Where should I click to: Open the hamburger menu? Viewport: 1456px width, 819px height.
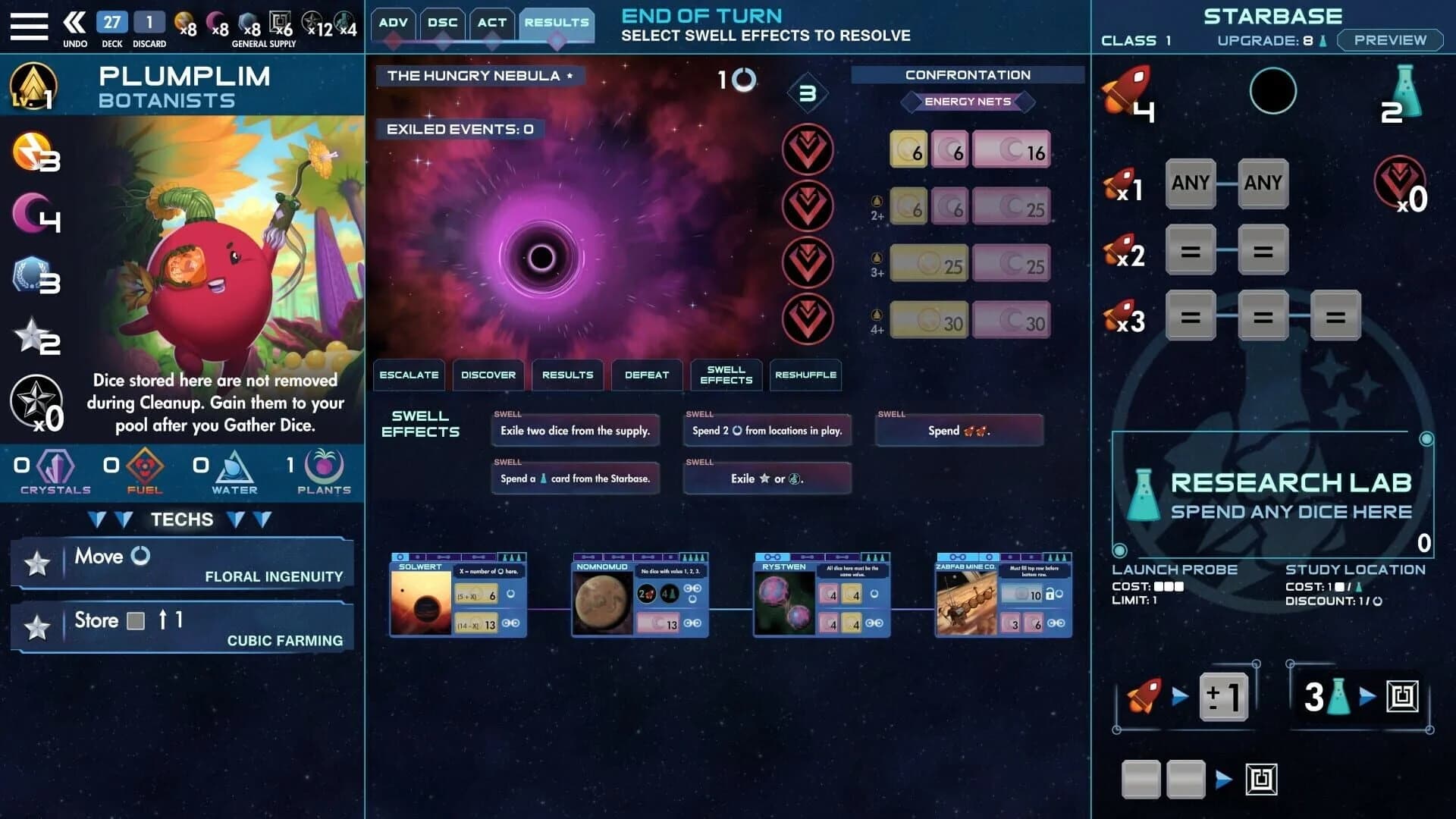(29, 25)
